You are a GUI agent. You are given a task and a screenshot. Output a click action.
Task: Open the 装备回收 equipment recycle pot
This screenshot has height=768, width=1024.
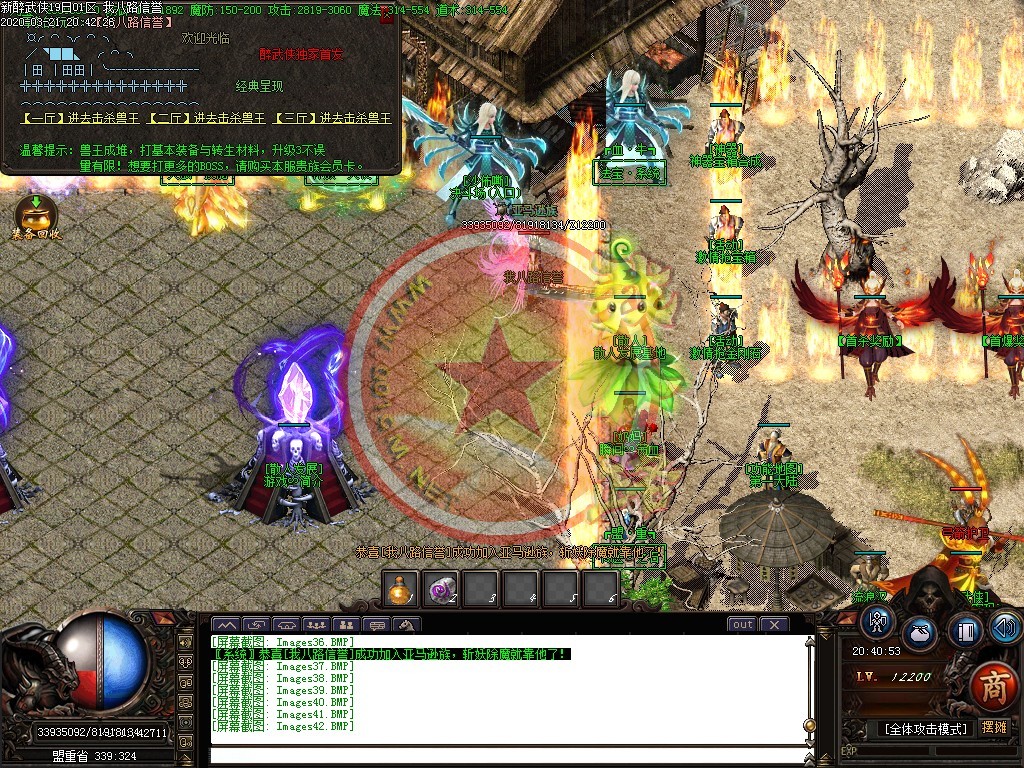tap(35, 217)
